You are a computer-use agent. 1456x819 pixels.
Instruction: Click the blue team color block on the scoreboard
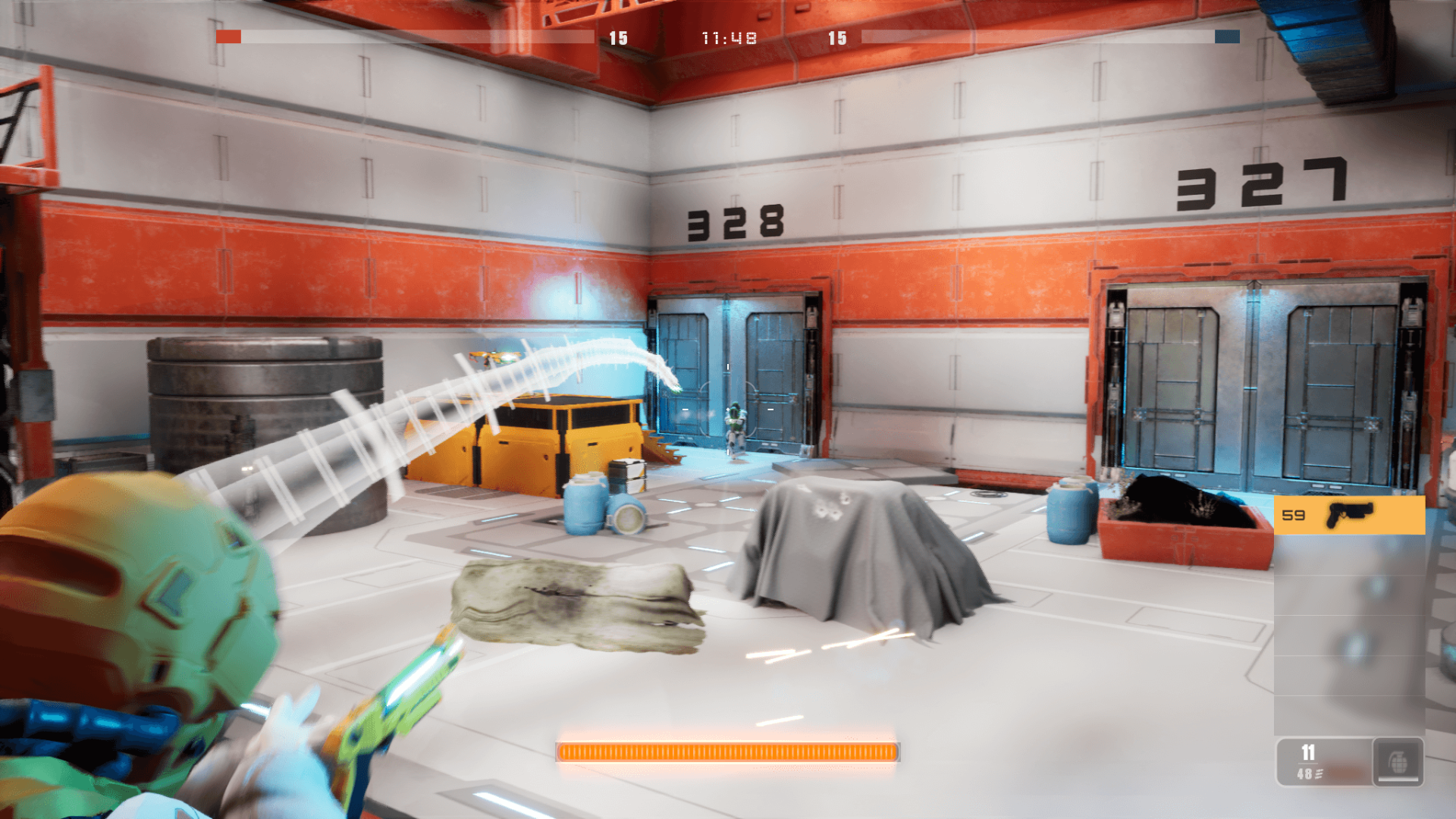pos(1227,36)
